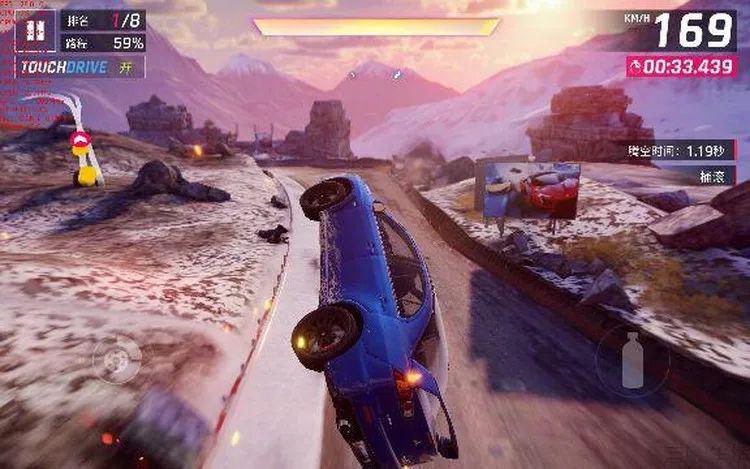
Task: Activate the nitro bottle boost
Action: [632, 360]
